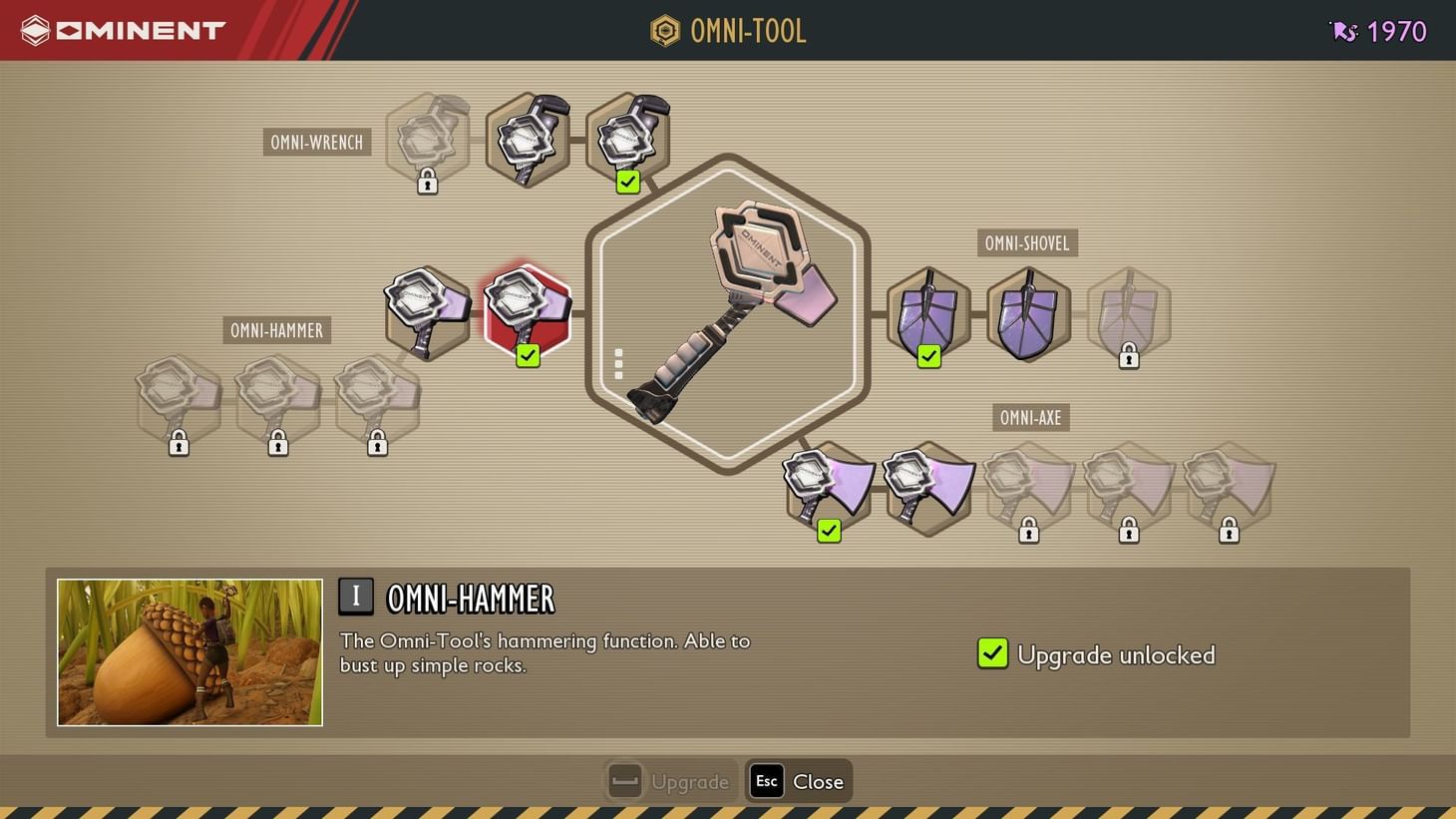The image size is (1456, 819).
Task: Click the lock icon under the first locked hammer tier
Action: [179, 444]
